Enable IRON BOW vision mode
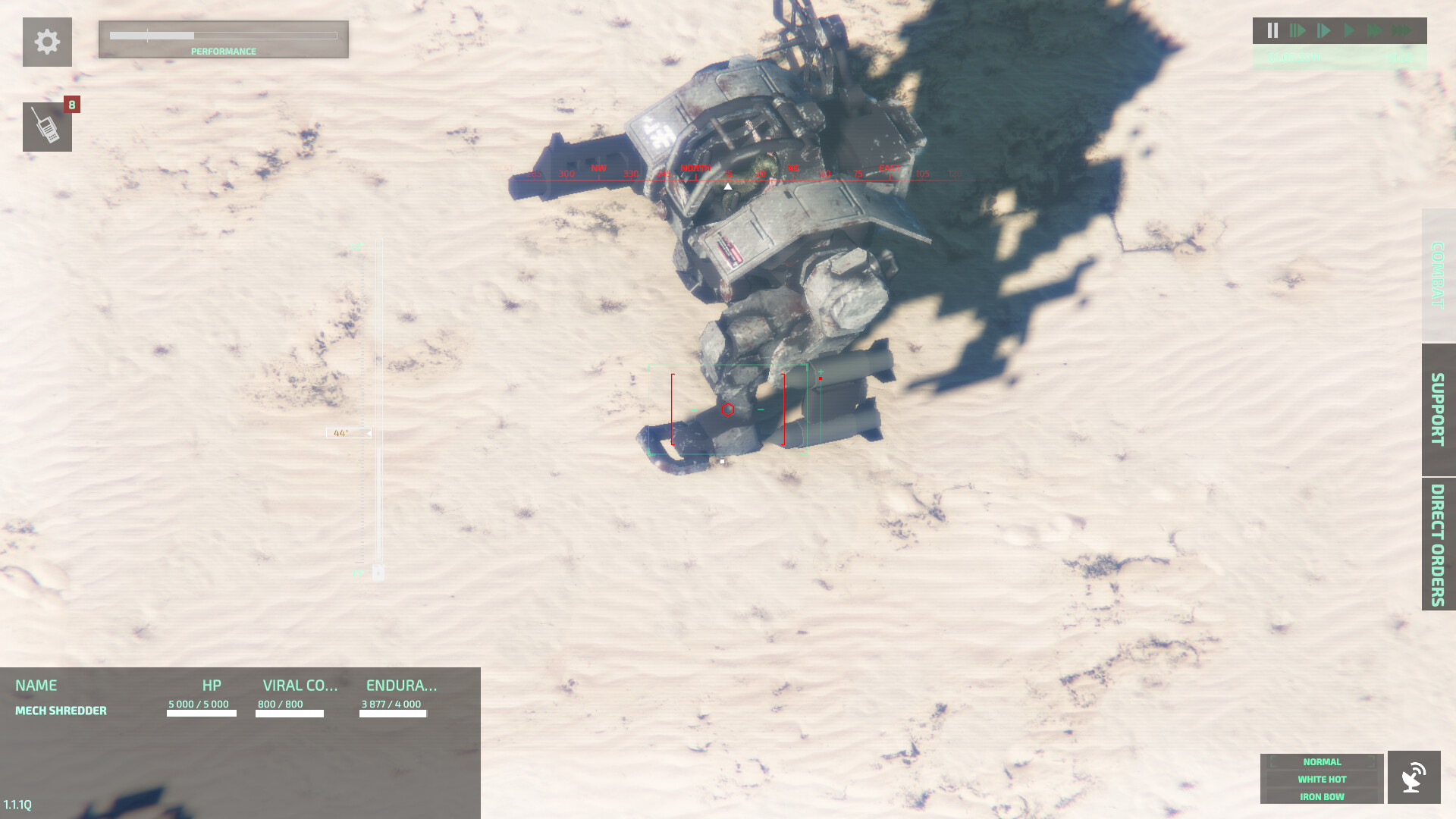 click(x=1321, y=796)
